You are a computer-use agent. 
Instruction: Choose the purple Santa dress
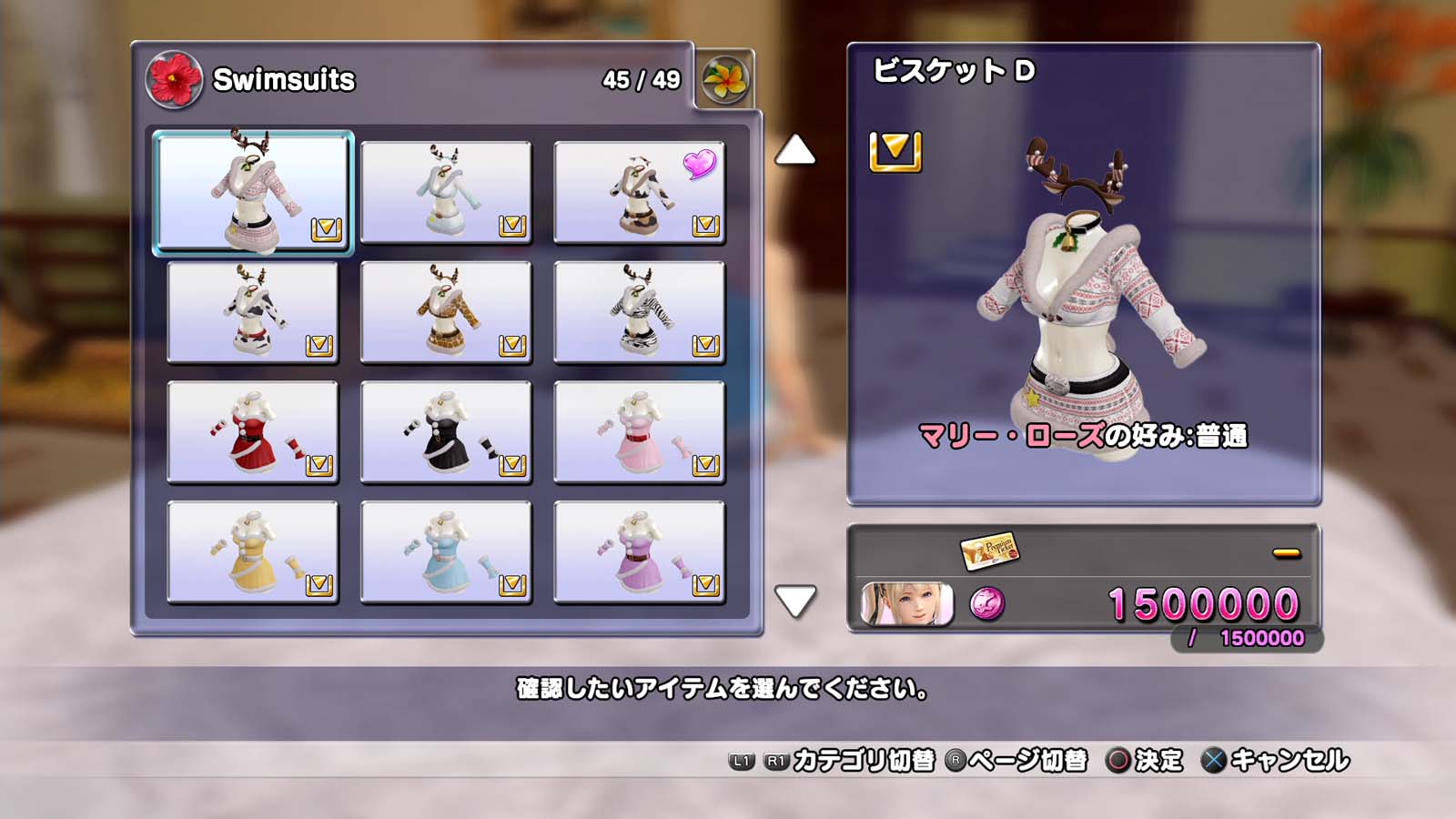point(639,552)
